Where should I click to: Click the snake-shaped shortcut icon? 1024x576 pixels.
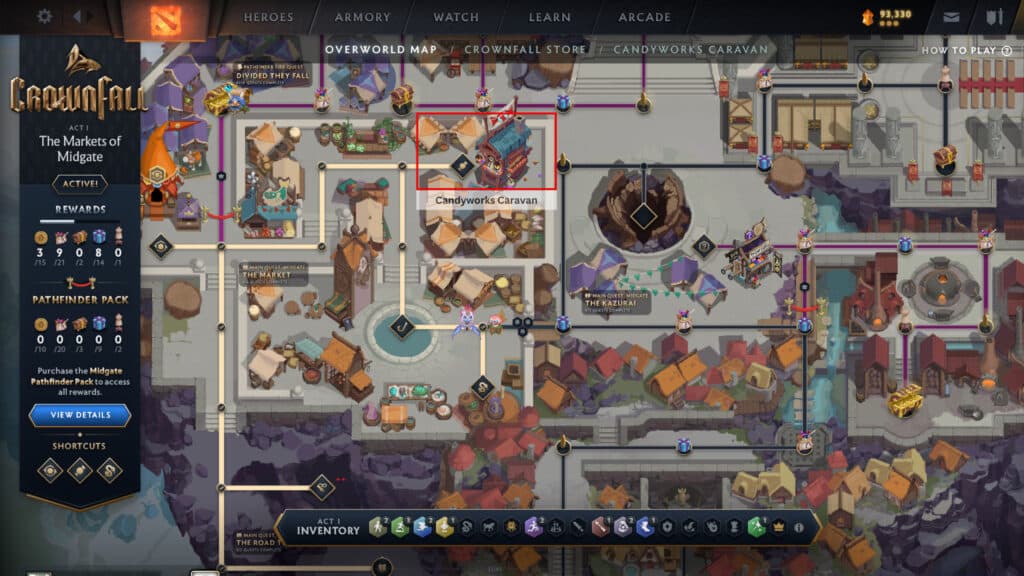click(x=109, y=470)
